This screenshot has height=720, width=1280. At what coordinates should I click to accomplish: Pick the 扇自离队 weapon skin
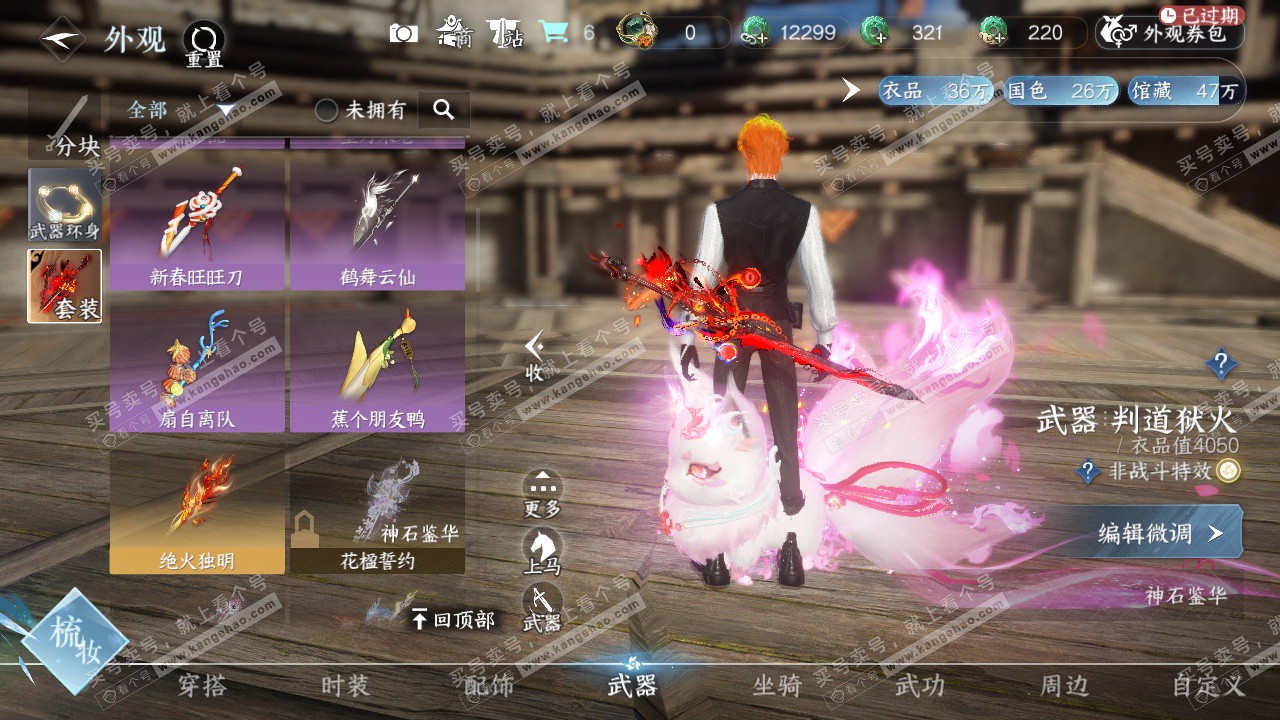[197, 368]
